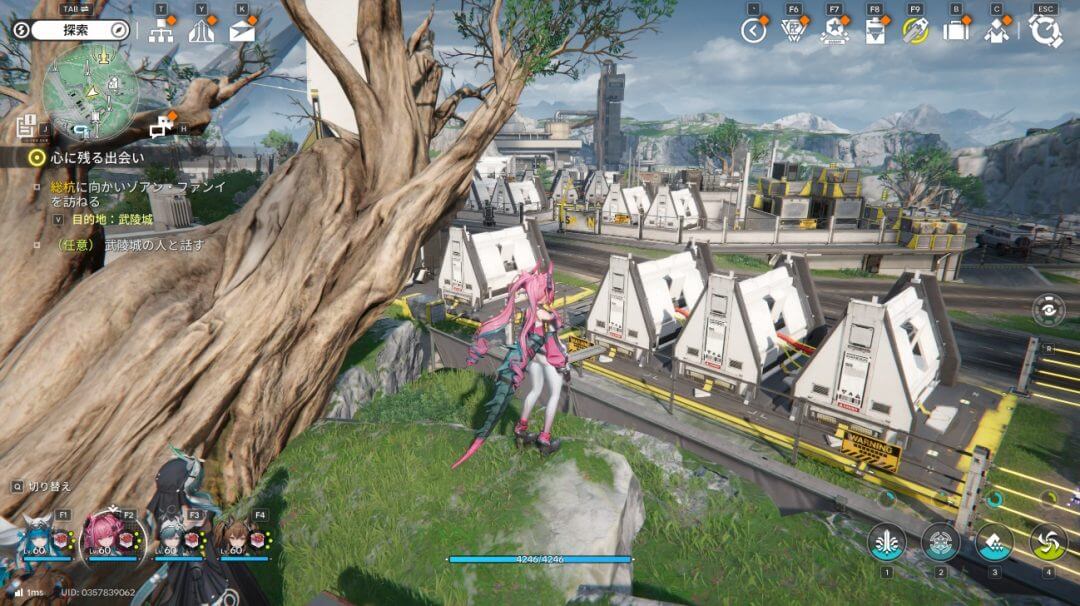This screenshot has height=606, width=1080.
Task: Open the clipboard with down-arrow icon
Action: [875, 31]
